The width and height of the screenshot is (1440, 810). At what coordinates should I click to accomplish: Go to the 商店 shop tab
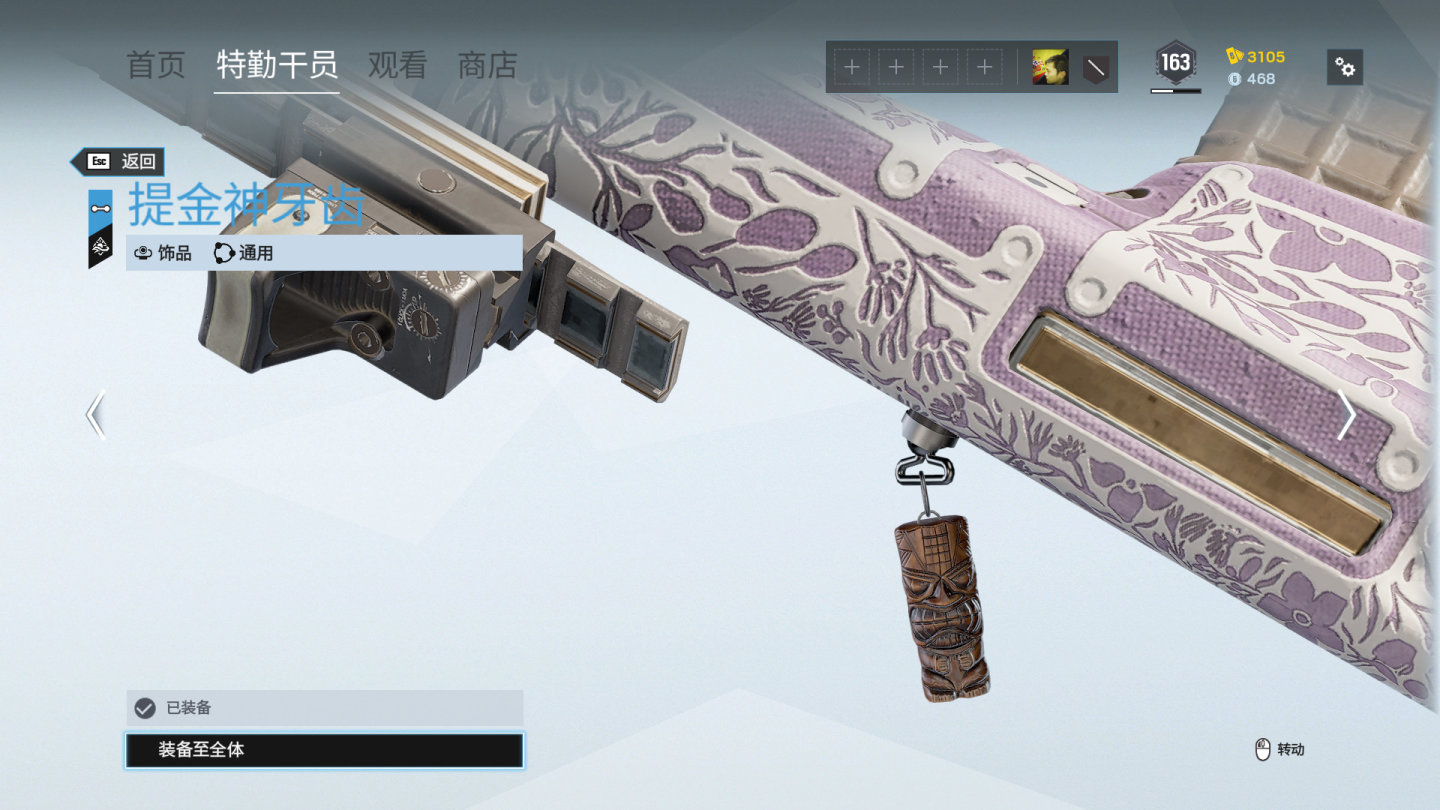pyautogui.click(x=487, y=66)
